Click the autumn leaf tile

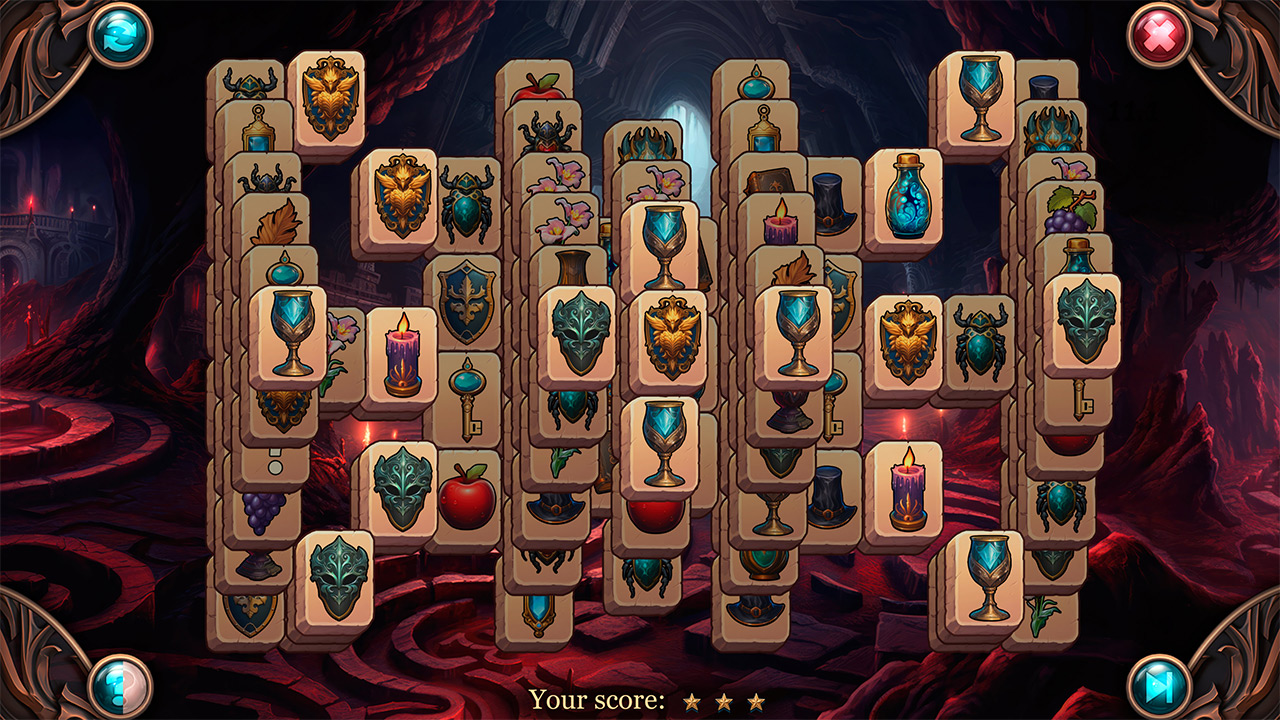[279, 222]
